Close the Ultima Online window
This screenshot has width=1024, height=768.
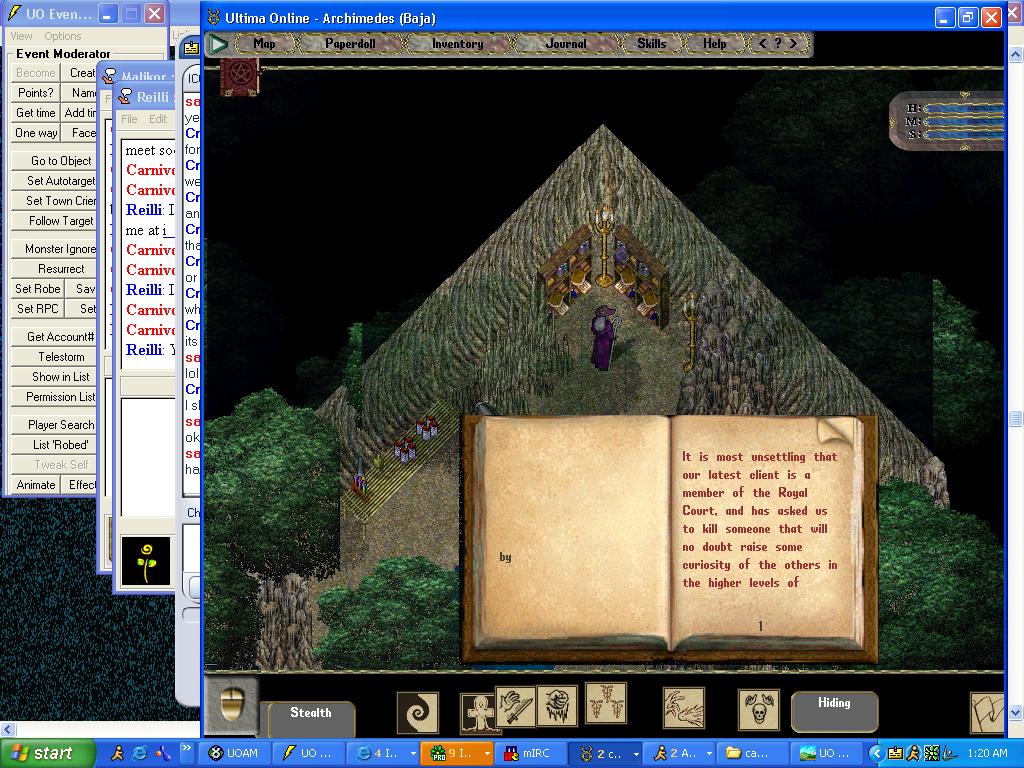pyautogui.click(x=991, y=17)
